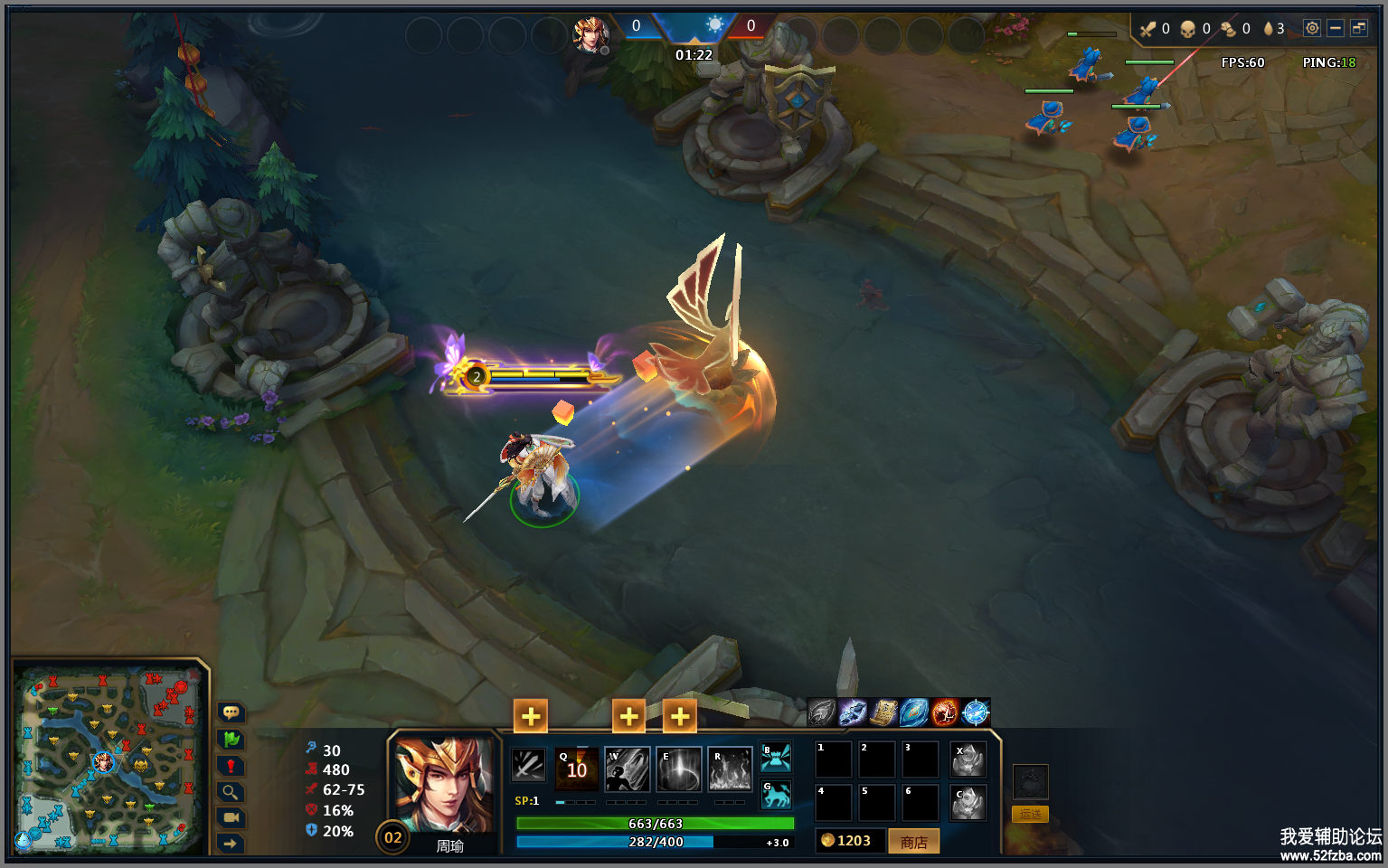Open settings via the gear icon

tap(1311, 28)
